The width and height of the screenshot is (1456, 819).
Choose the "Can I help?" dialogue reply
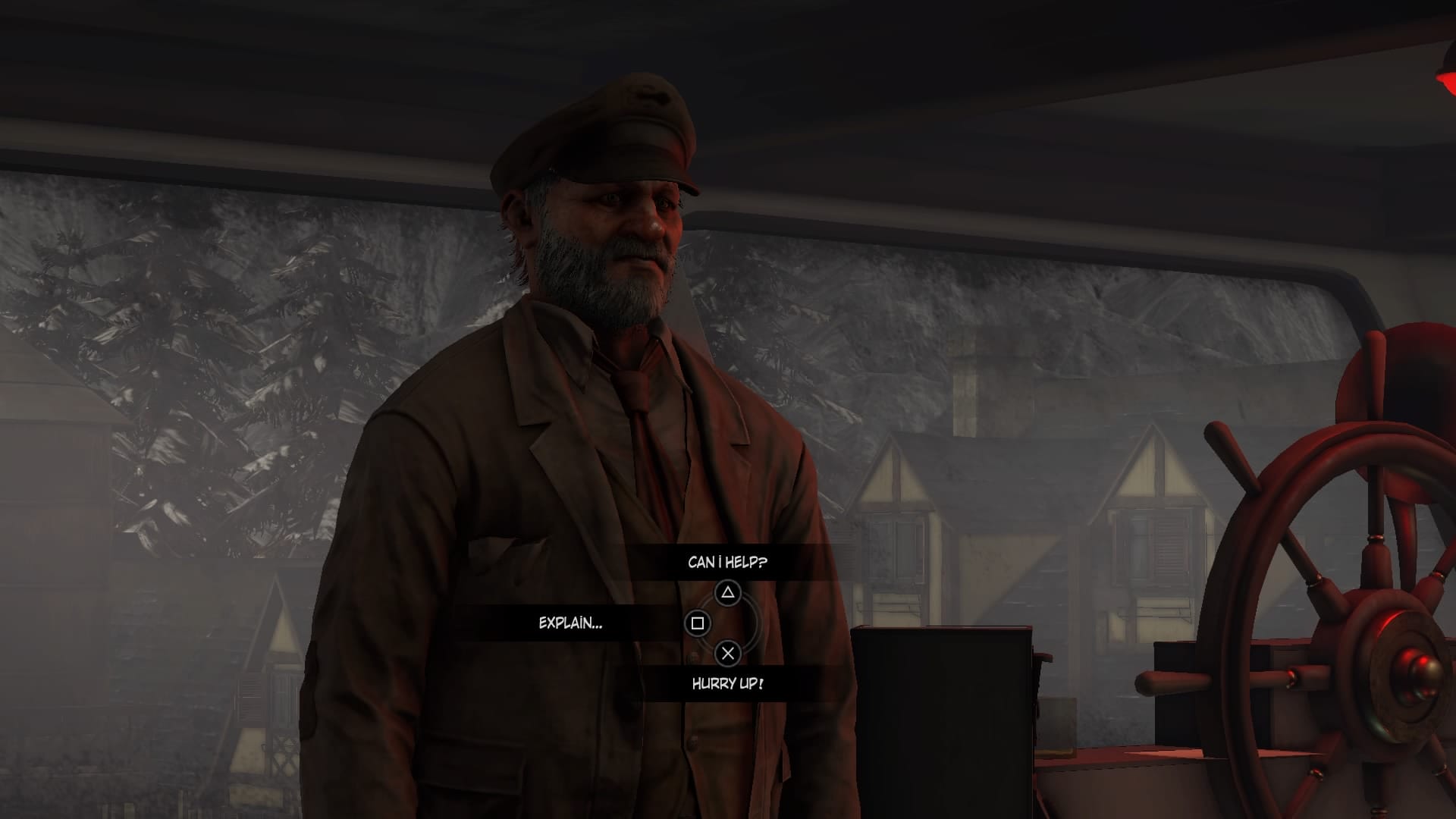727,562
